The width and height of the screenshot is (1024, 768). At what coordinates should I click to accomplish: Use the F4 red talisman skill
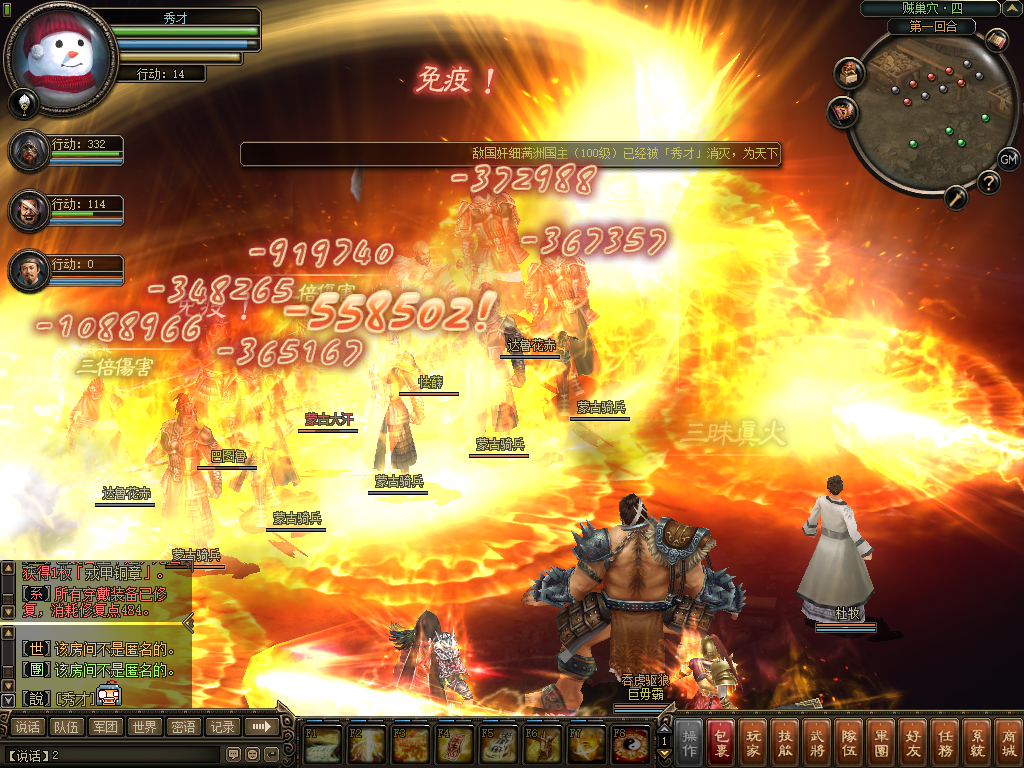[457, 745]
